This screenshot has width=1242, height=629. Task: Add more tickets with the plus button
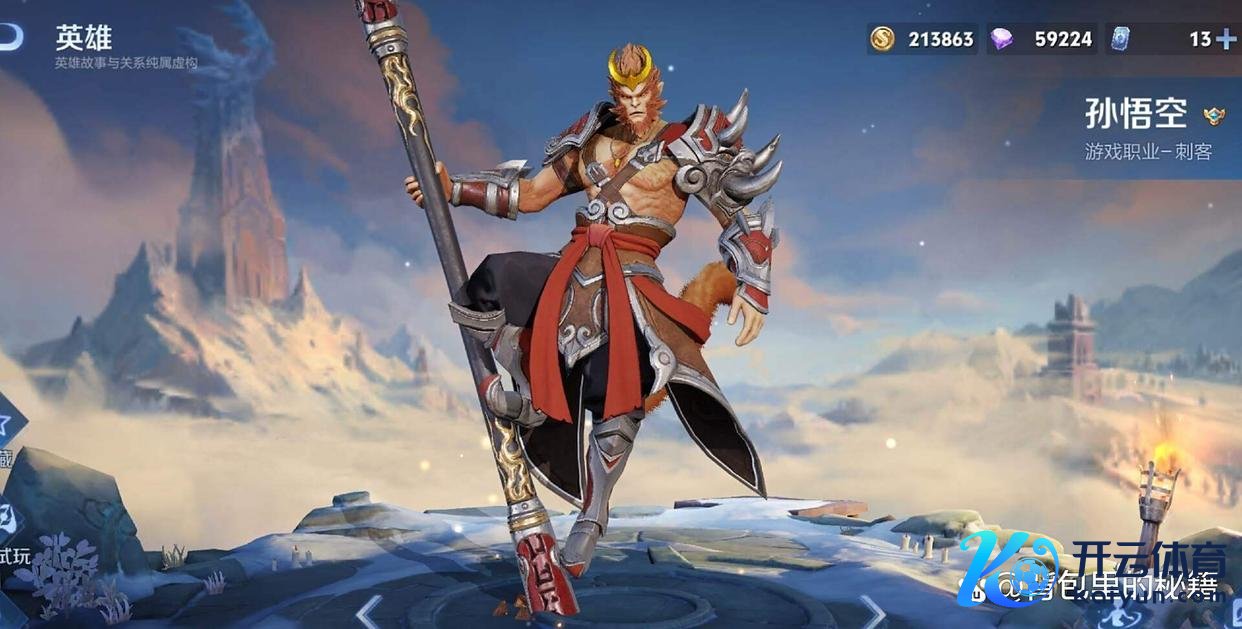[1226, 39]
